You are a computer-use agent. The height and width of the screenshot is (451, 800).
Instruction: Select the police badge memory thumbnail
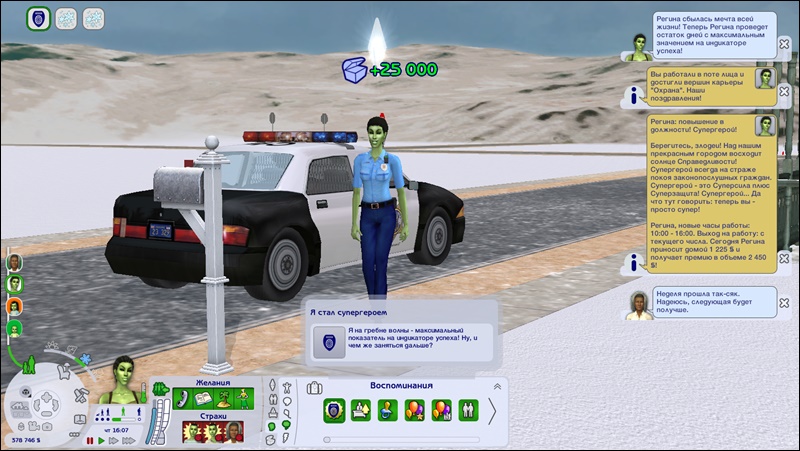tap(334, 410)
